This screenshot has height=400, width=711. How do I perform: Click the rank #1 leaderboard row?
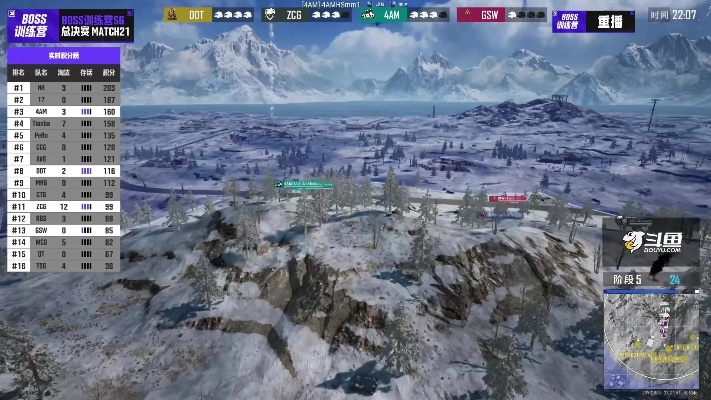tap(63, 88)
